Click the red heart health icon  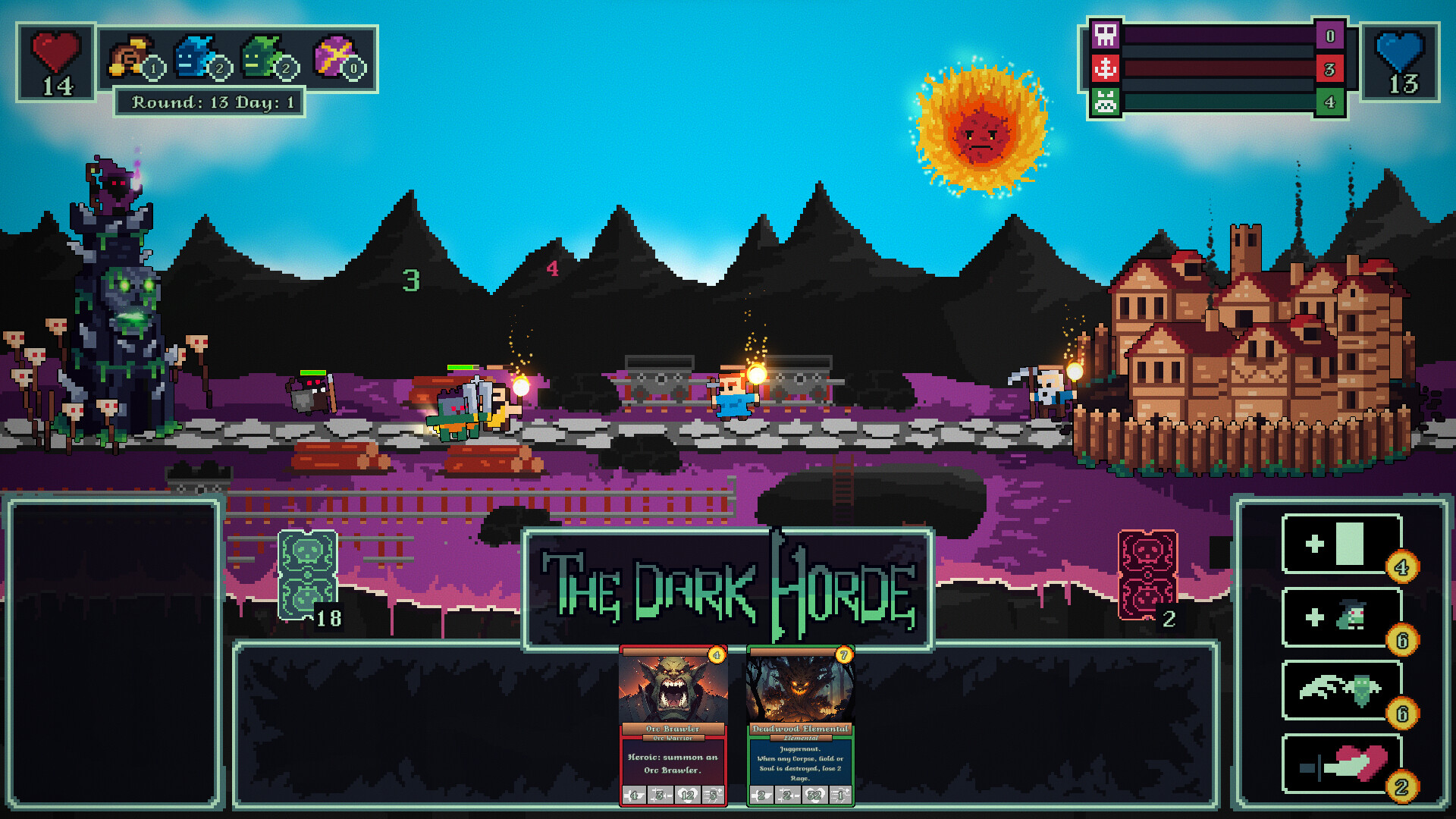coord(57,53)
